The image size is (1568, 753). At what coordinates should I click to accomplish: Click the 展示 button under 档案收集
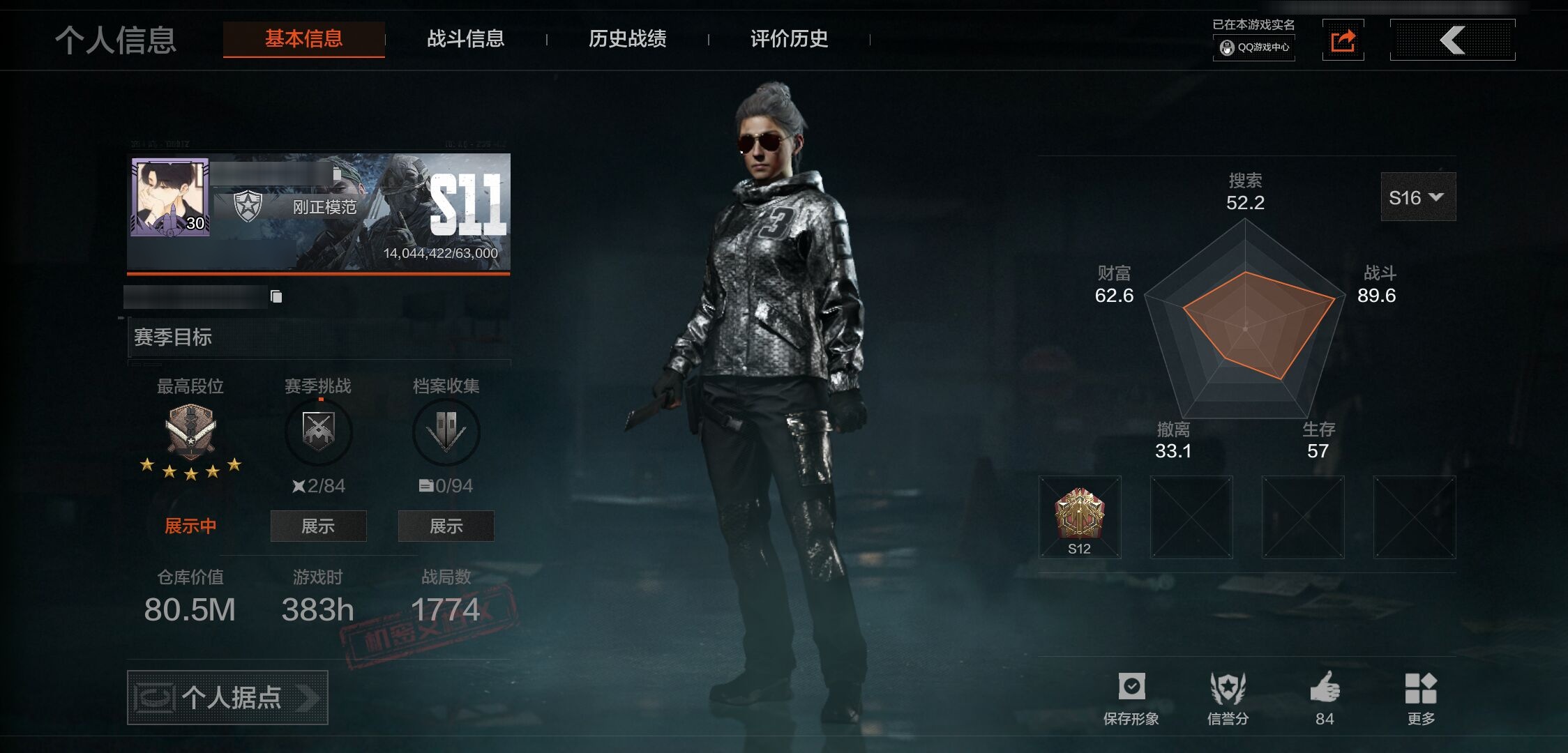(446, 526)
